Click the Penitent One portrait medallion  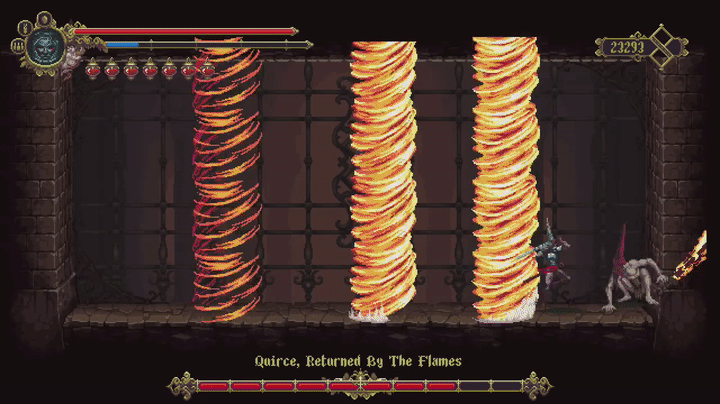45,44
